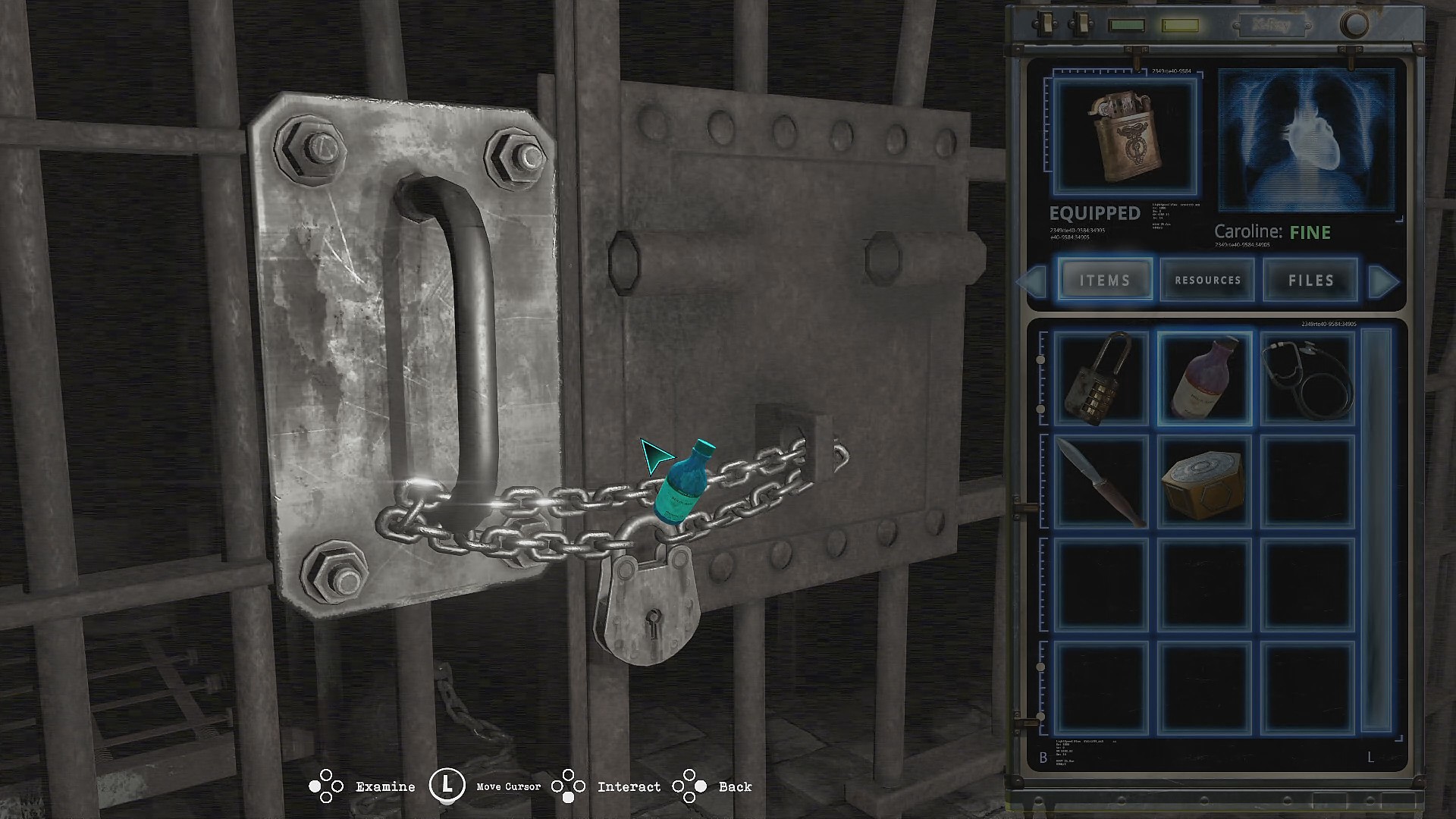Choose the purple bottle inventory slot
This screenshot has height=819, width=1456.
coord(1204,377)
